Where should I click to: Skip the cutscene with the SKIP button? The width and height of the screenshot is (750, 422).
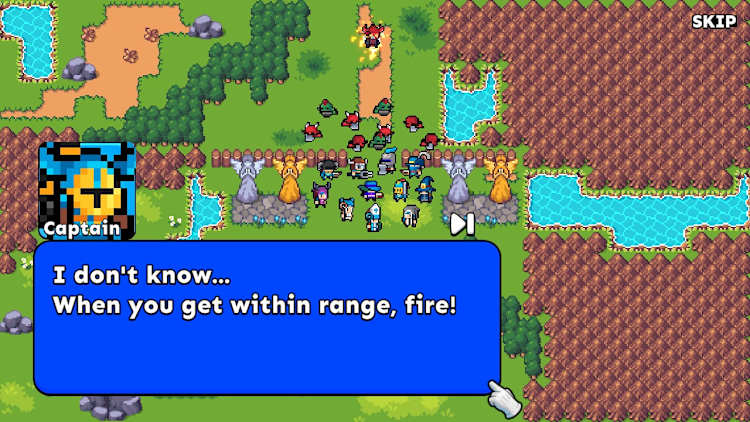713,21
